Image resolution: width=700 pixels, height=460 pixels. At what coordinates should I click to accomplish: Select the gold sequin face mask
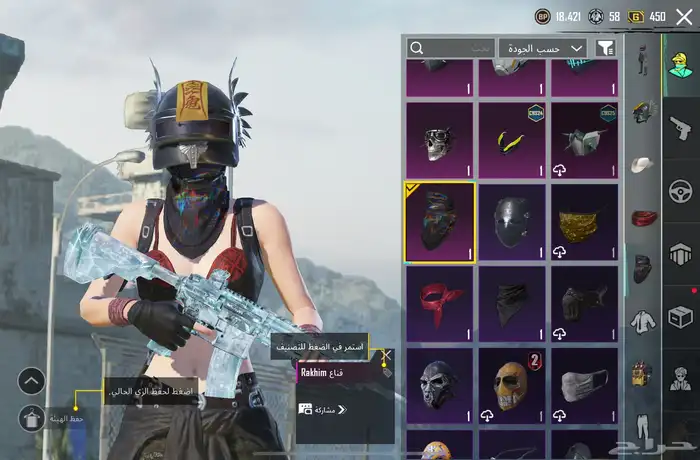tap(584, 222)
